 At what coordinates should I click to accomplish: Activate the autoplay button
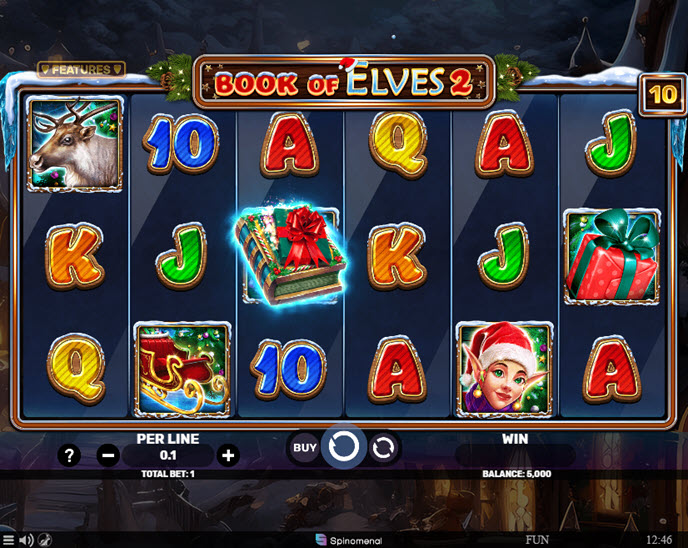click(383, 447)
